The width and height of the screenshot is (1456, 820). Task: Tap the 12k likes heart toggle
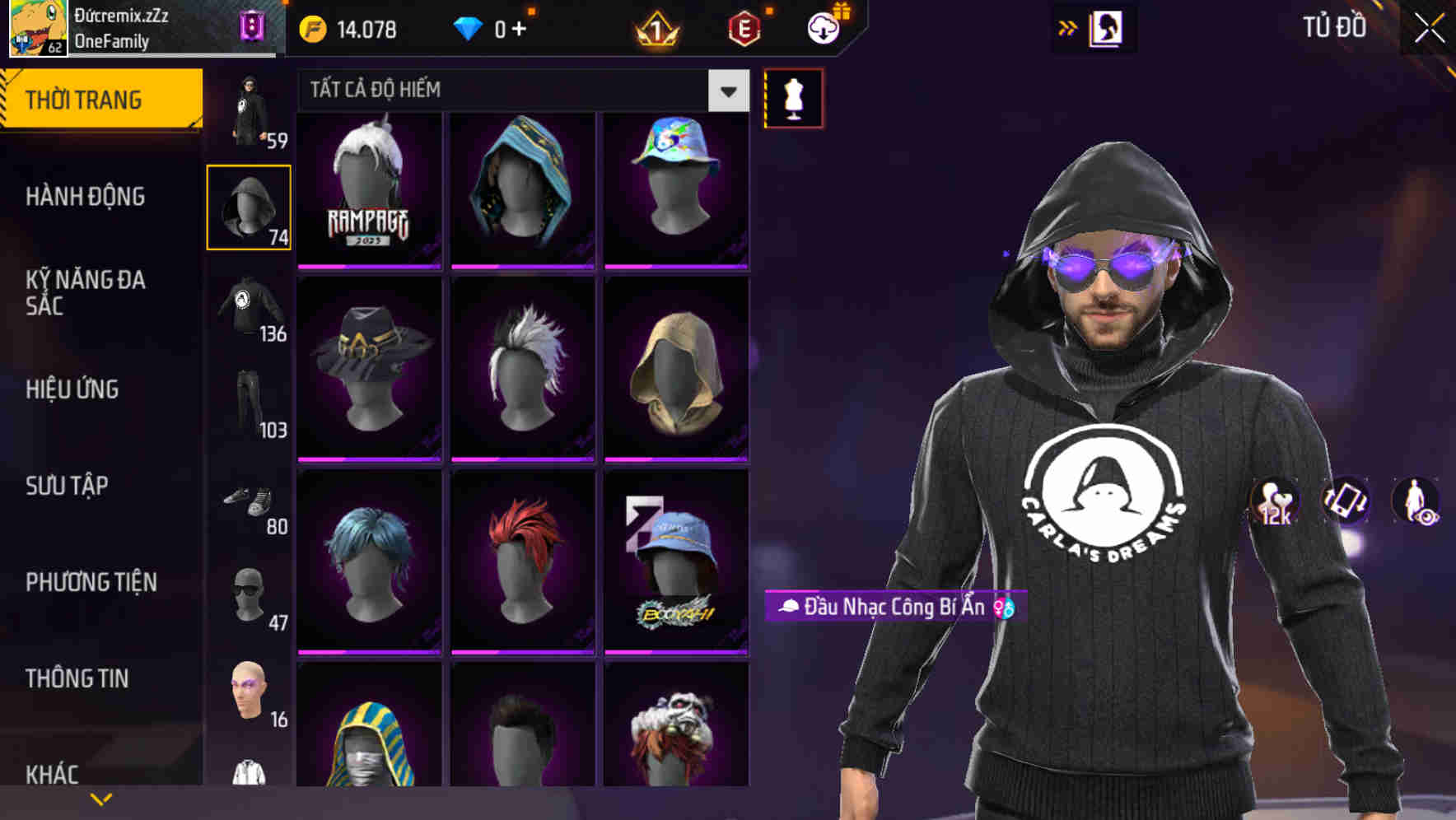tap(1273, 501)
